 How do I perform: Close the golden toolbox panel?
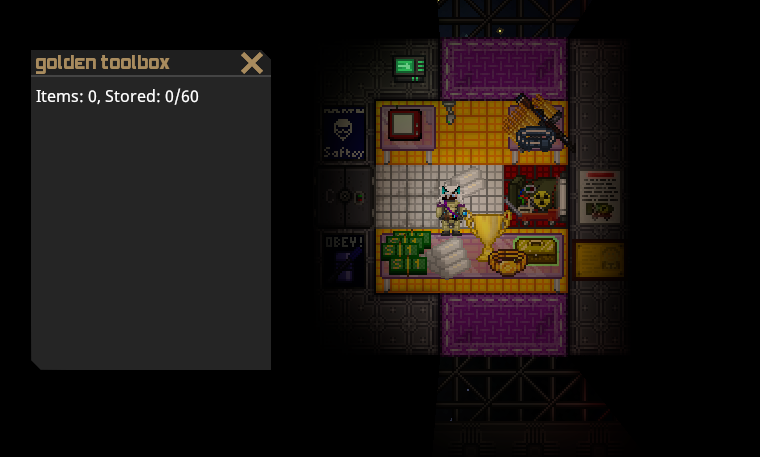click(252, 63)
